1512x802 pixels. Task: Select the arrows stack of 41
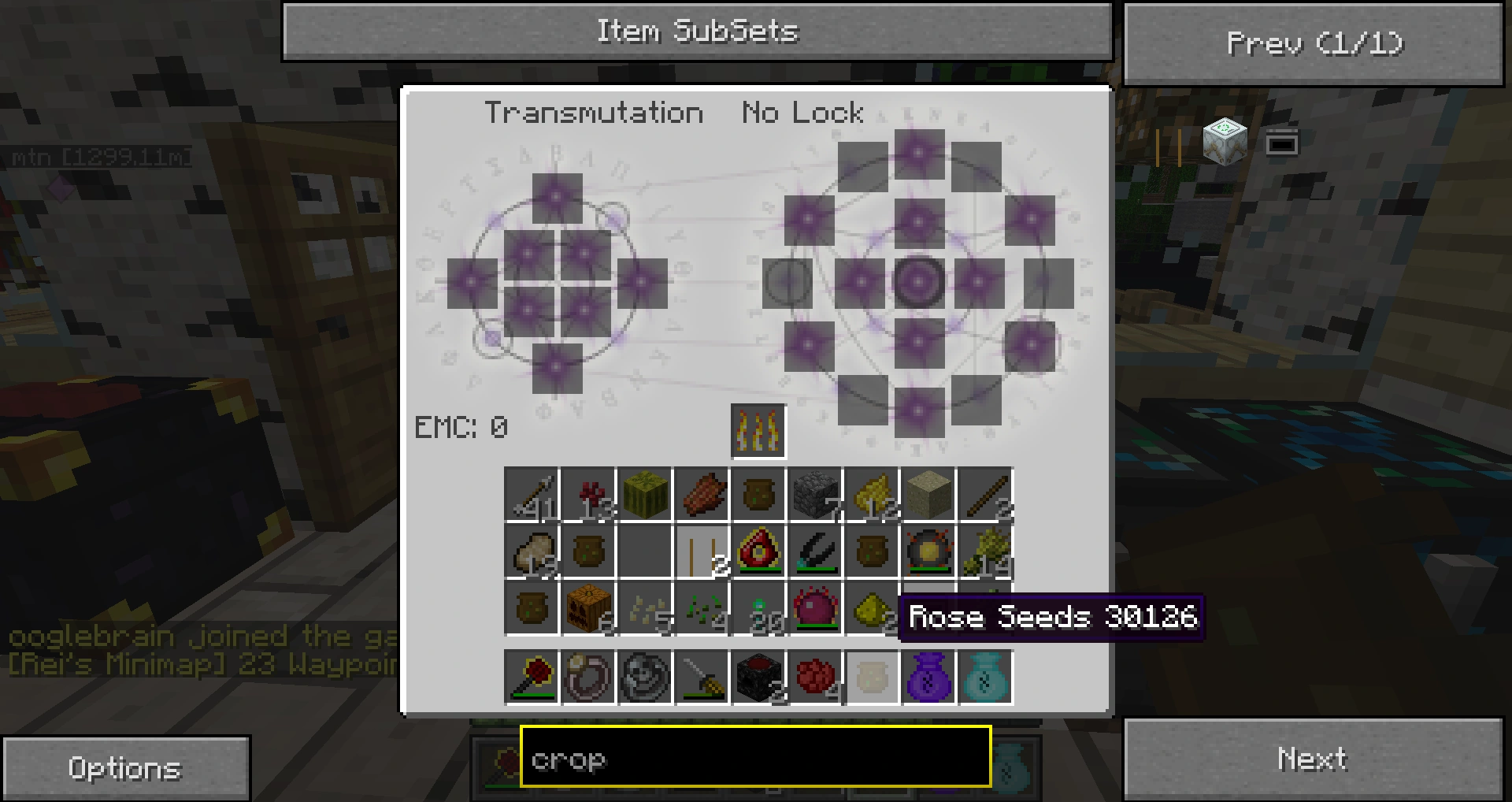532,495
